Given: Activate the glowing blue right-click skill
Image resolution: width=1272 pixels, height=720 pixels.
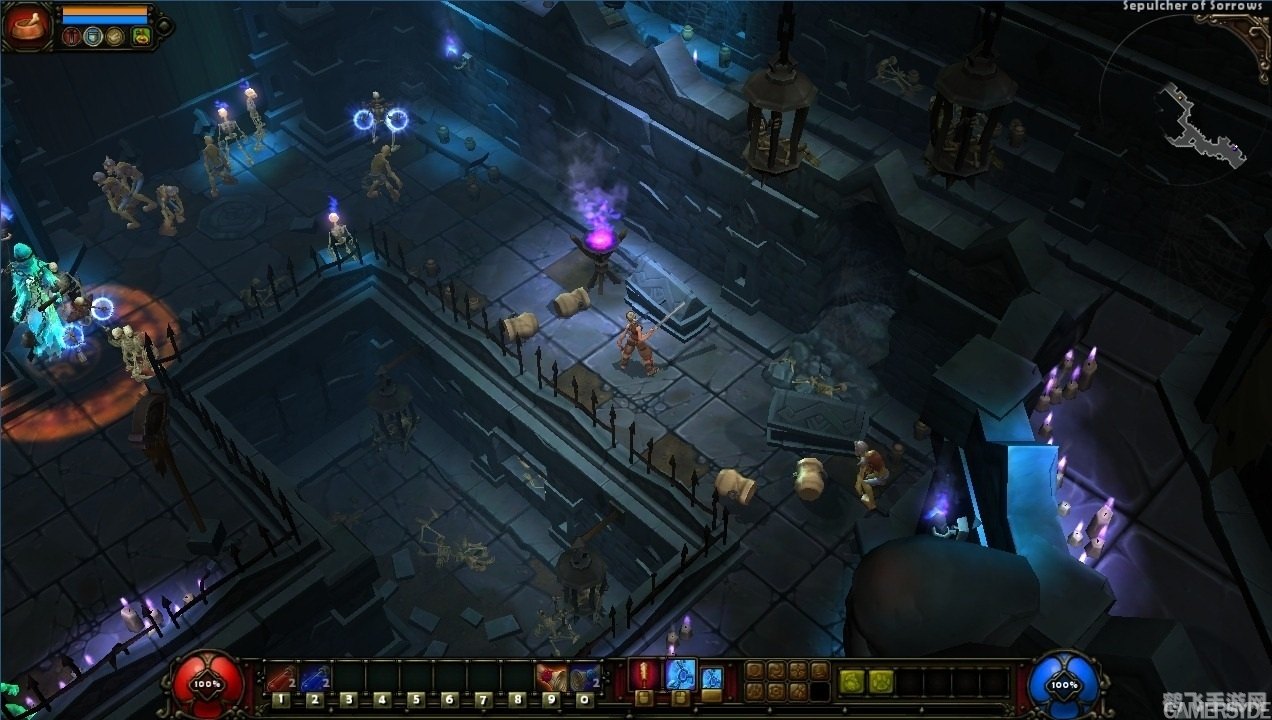Looking at the screenshot, I should point(680,675).
